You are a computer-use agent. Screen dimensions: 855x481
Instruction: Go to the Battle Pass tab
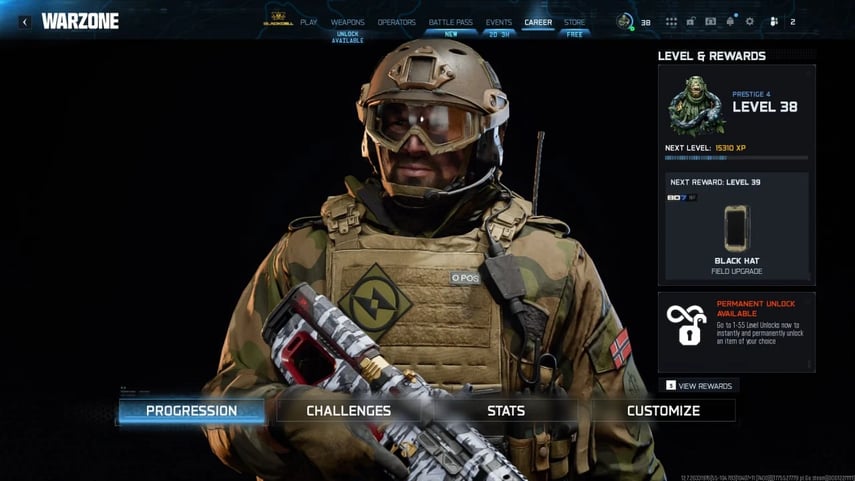point(452,22)
